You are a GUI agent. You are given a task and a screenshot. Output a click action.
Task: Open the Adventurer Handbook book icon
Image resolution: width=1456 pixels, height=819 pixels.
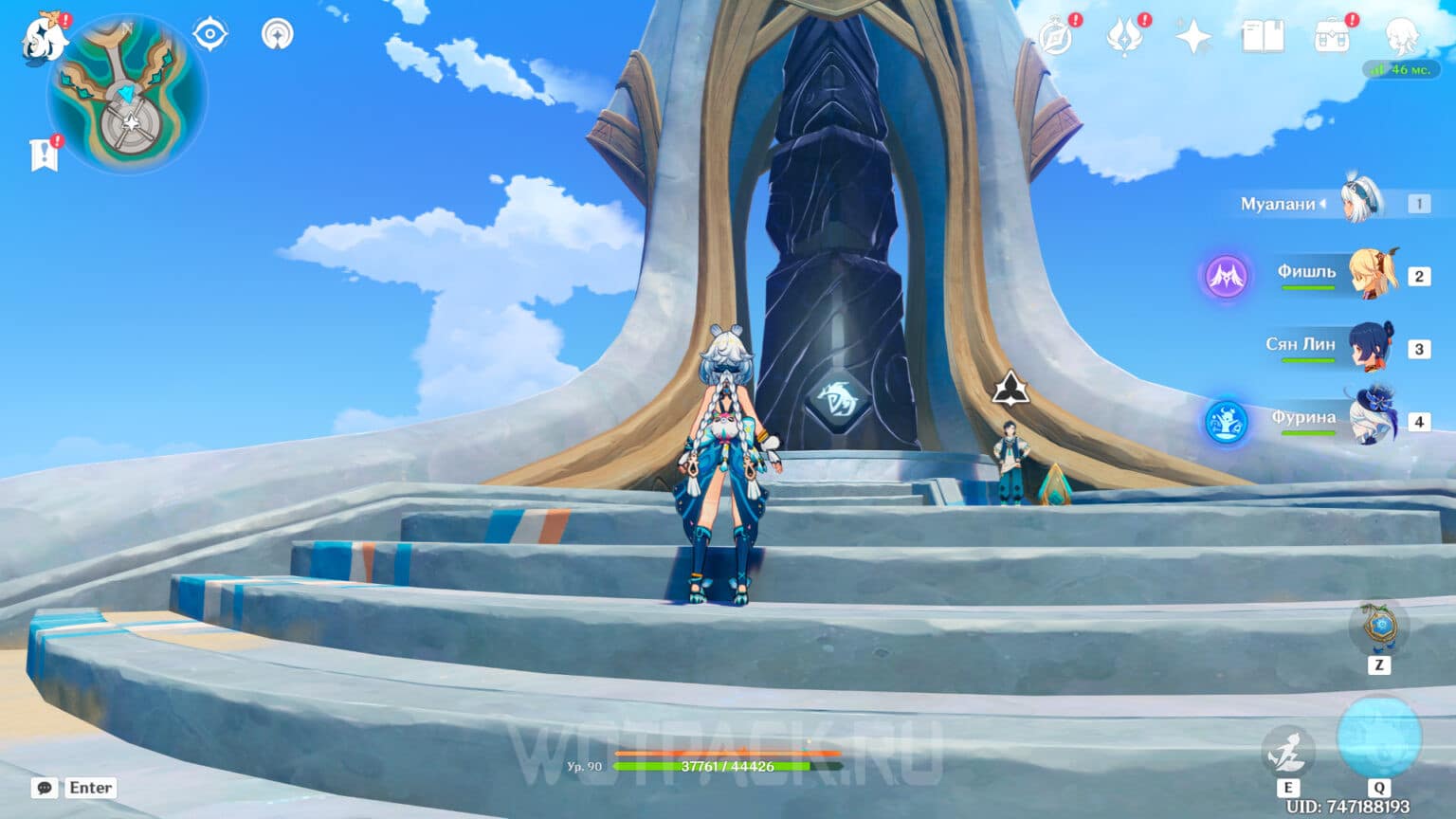pos(1261,38)
